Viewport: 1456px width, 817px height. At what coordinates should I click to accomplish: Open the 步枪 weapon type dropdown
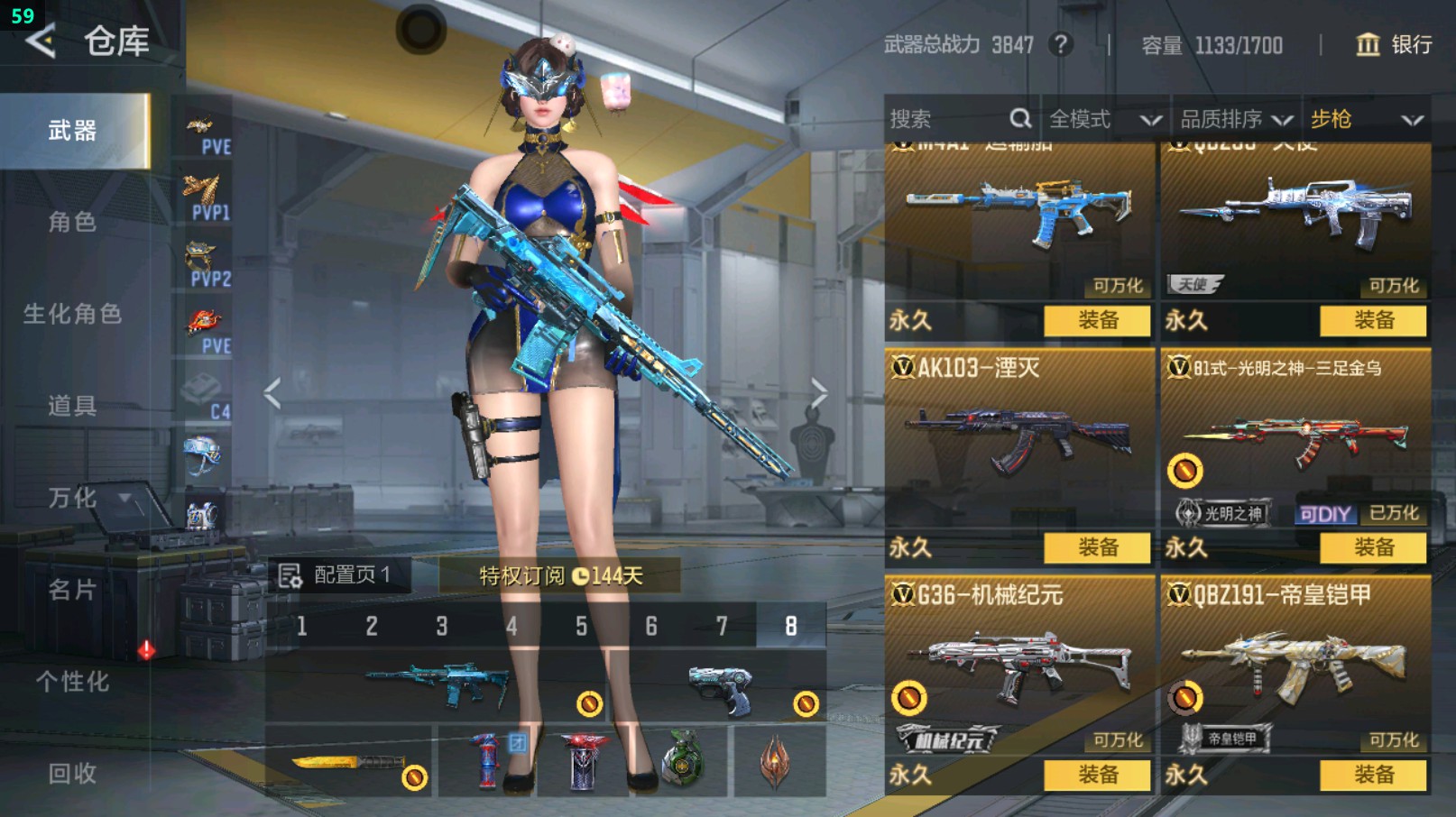tap(1366, 119)
